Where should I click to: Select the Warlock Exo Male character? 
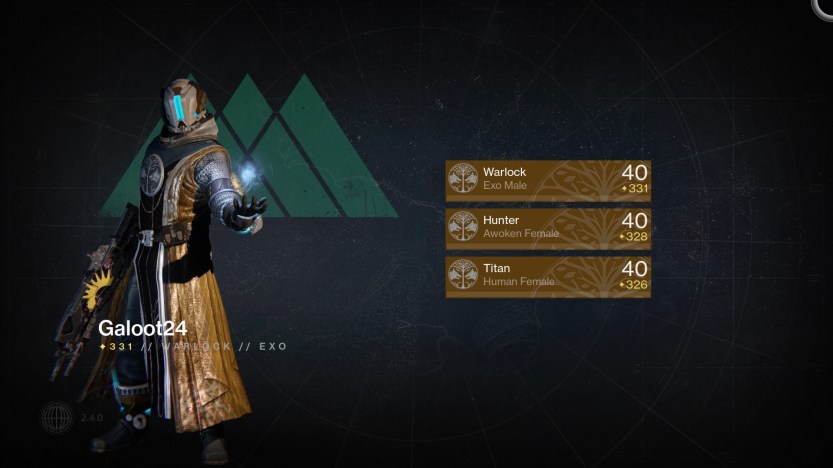coord(548,180)
